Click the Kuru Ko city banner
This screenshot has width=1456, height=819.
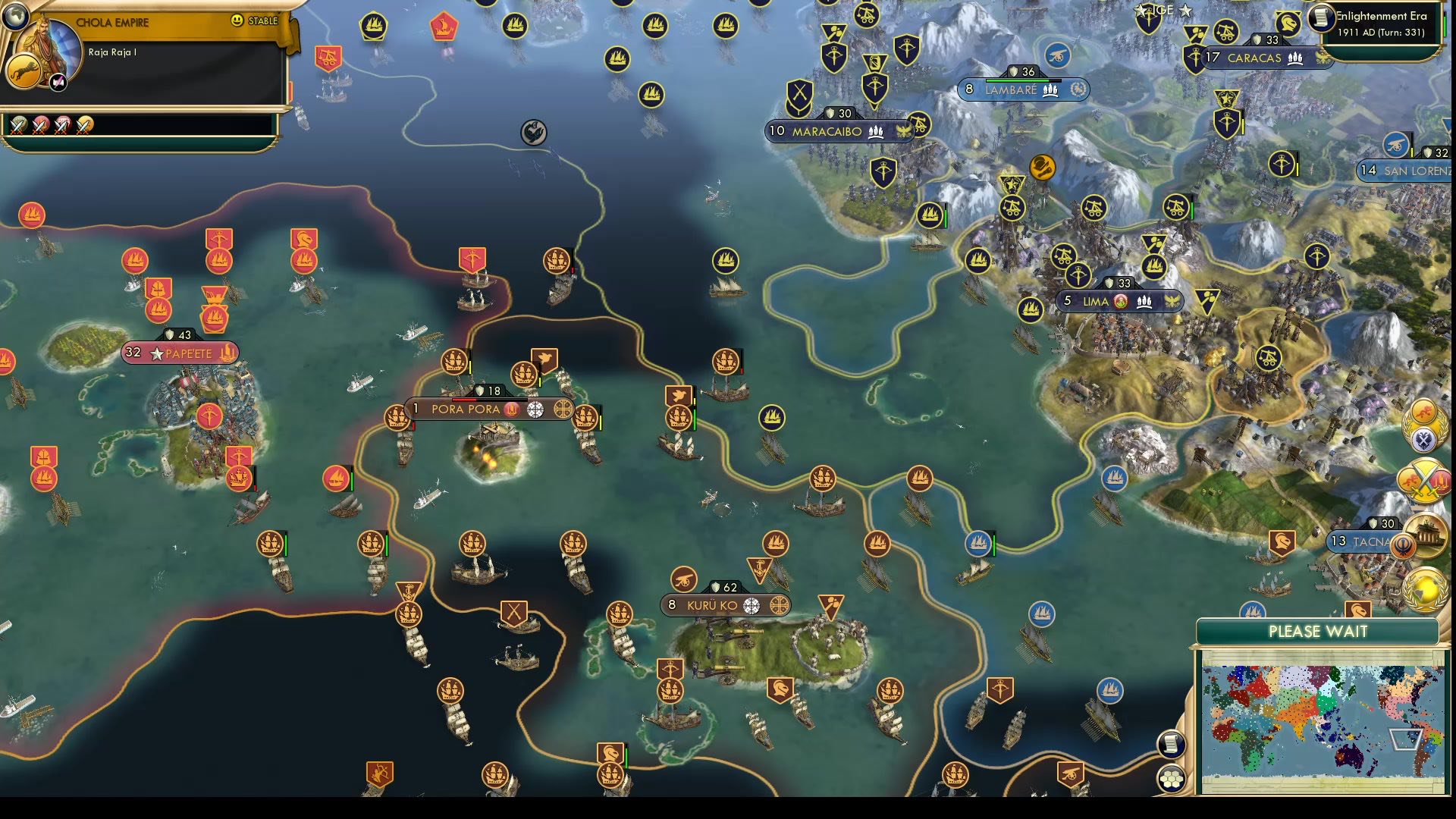(x=725, y=606)
